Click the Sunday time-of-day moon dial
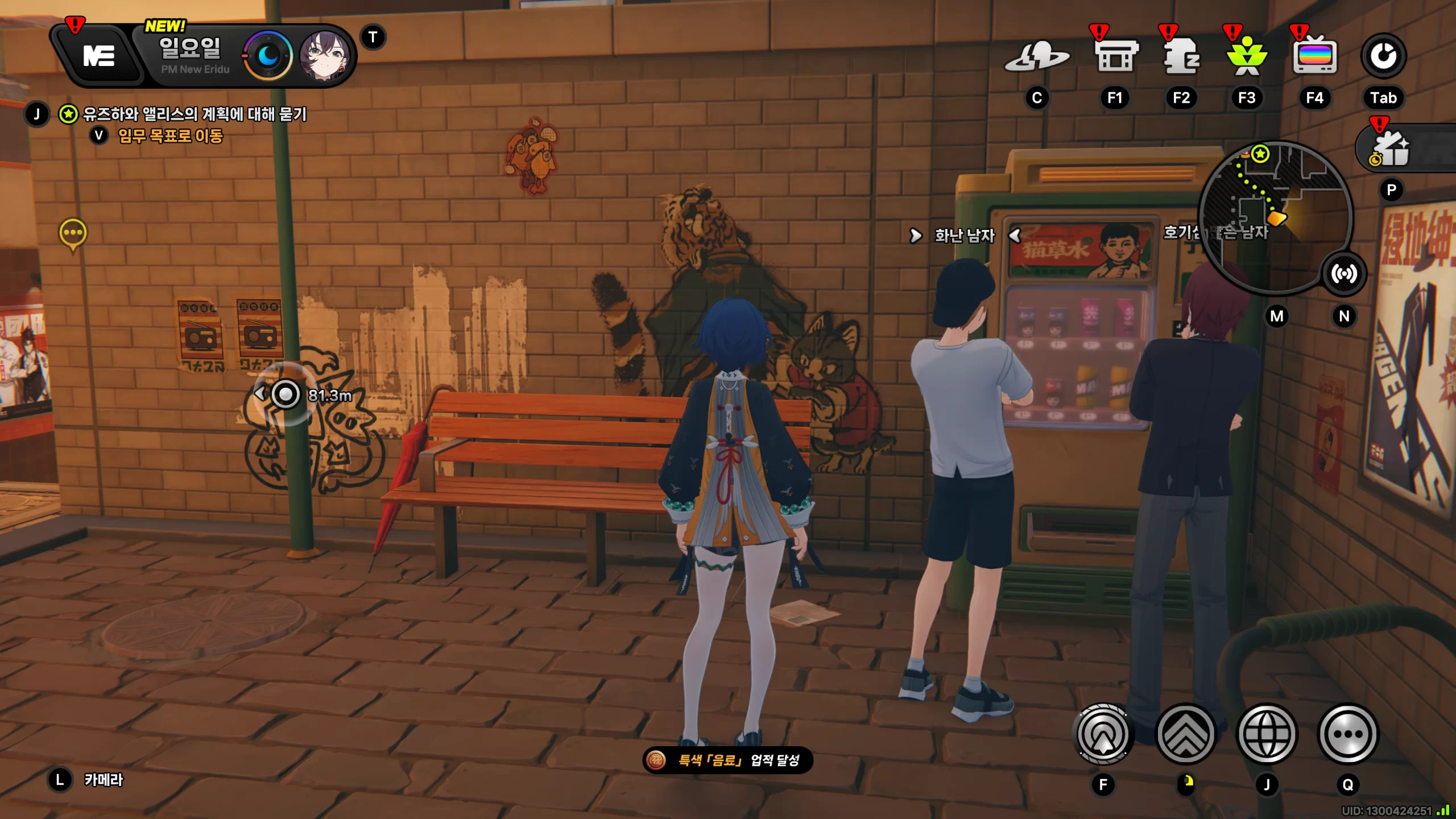1456x819 pixels. [x=268, y=56]
